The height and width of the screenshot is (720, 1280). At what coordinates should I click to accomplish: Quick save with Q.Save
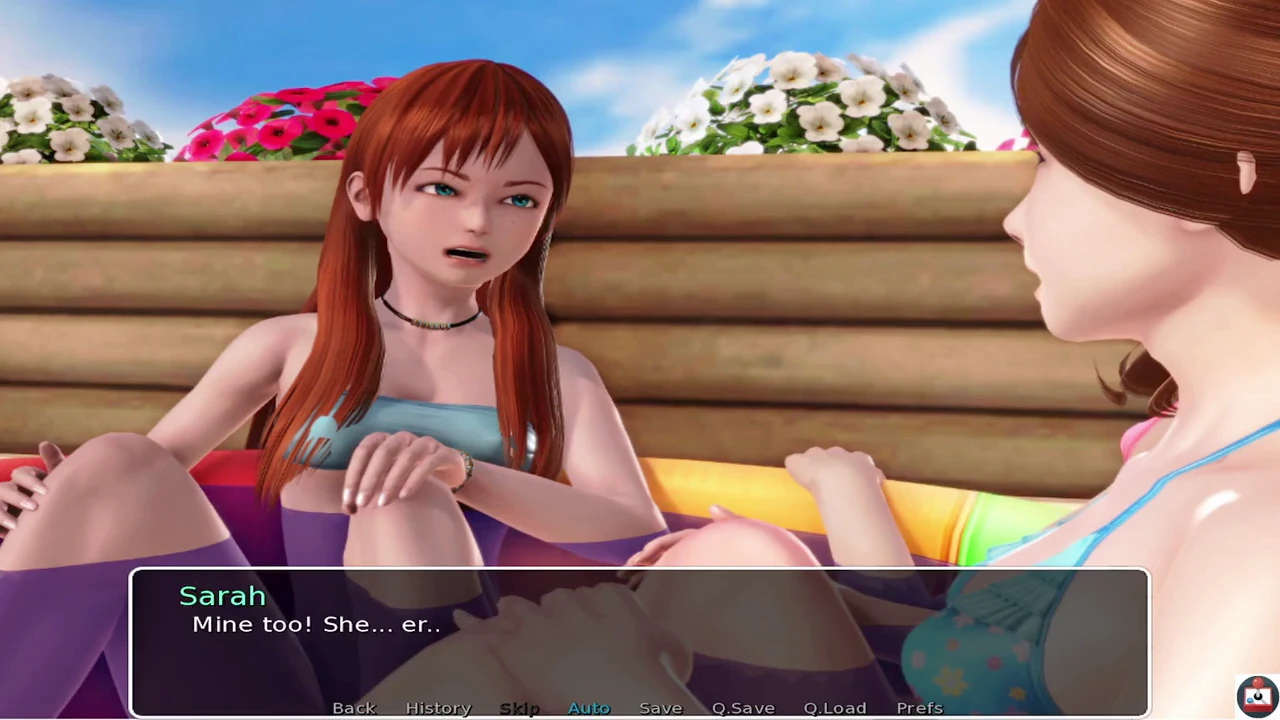point(743,708)
